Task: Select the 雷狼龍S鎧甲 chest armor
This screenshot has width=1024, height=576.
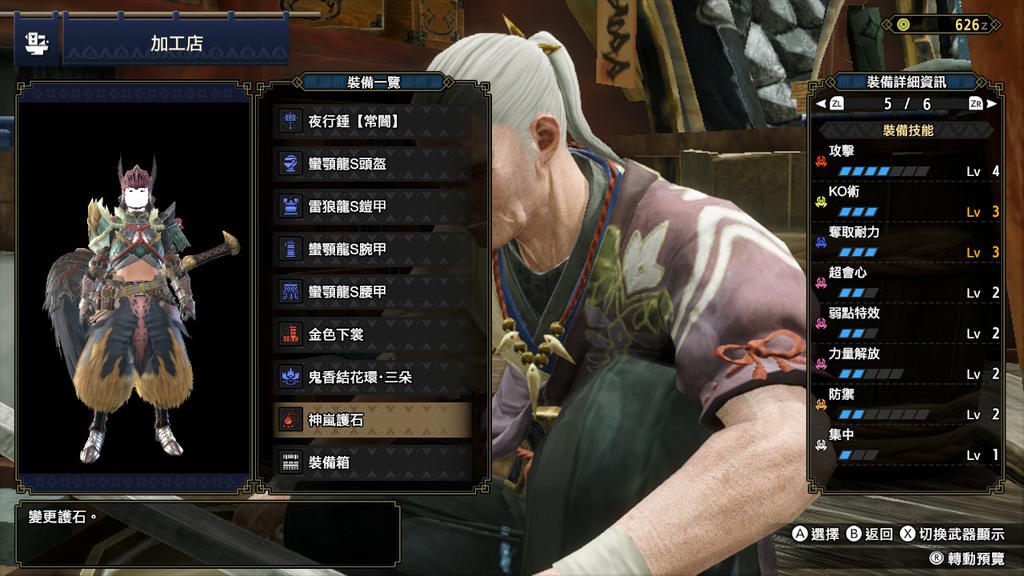Action: pos(373,207)
